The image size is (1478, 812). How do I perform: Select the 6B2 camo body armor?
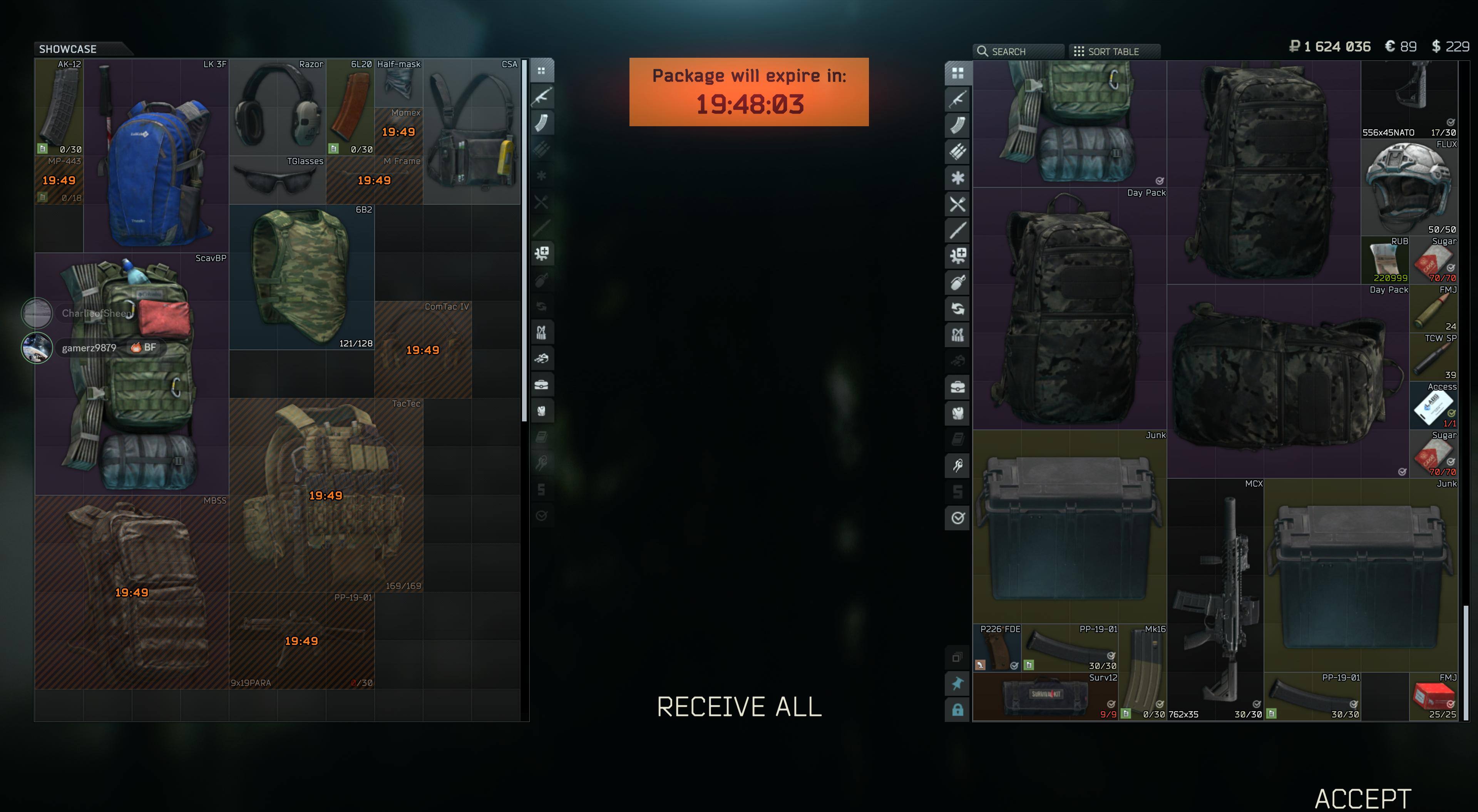pos(302,276)
